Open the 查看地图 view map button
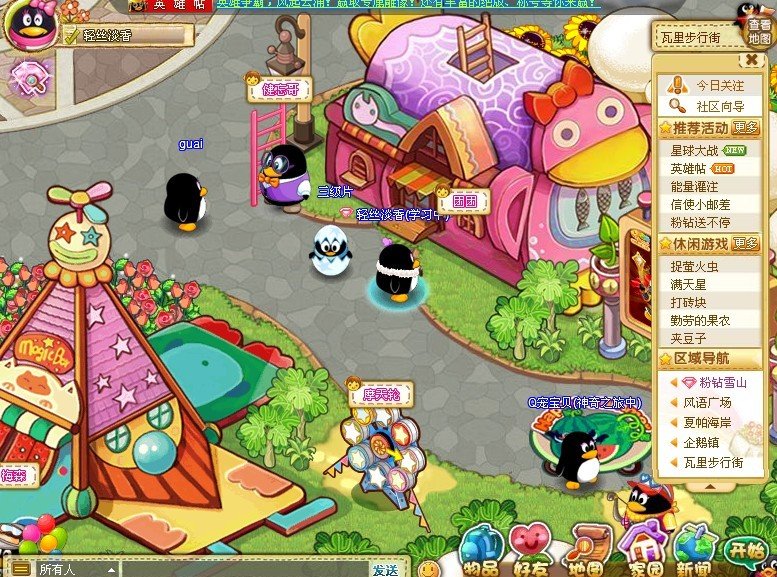The height and width of the screenshot is (577, 777). pos(759,30)
